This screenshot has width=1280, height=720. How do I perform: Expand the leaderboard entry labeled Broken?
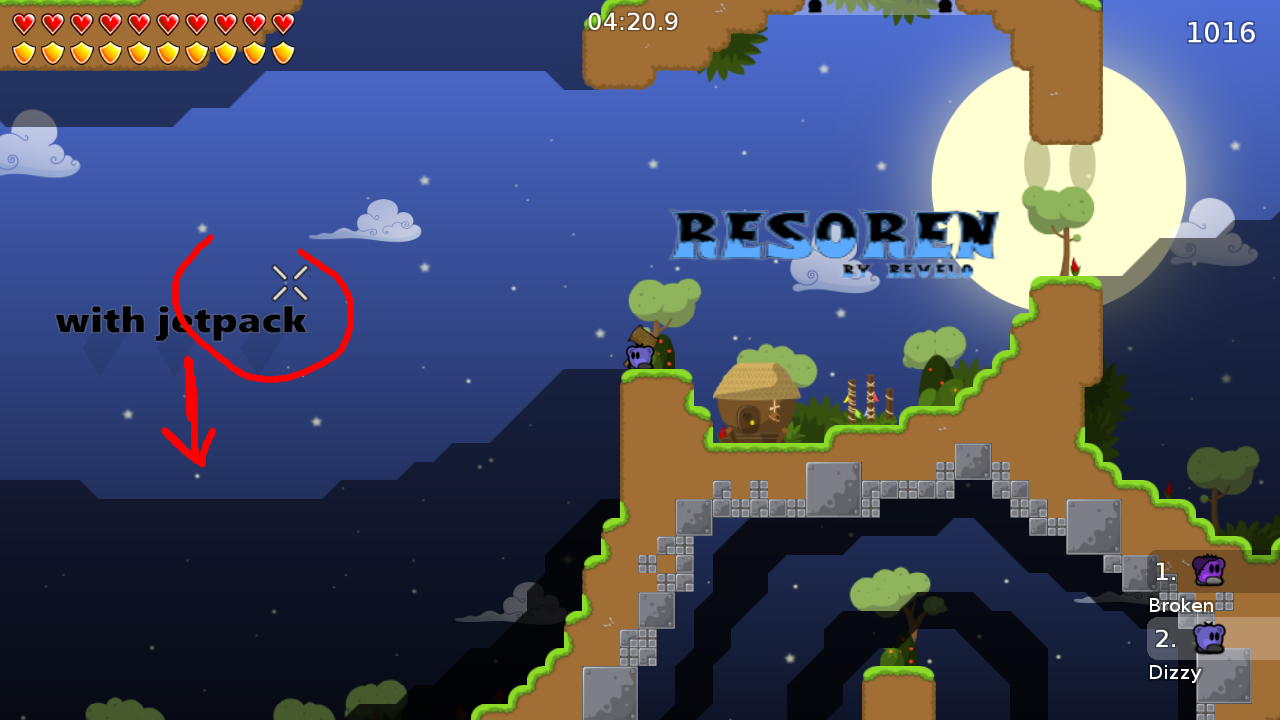point(1181,606)
